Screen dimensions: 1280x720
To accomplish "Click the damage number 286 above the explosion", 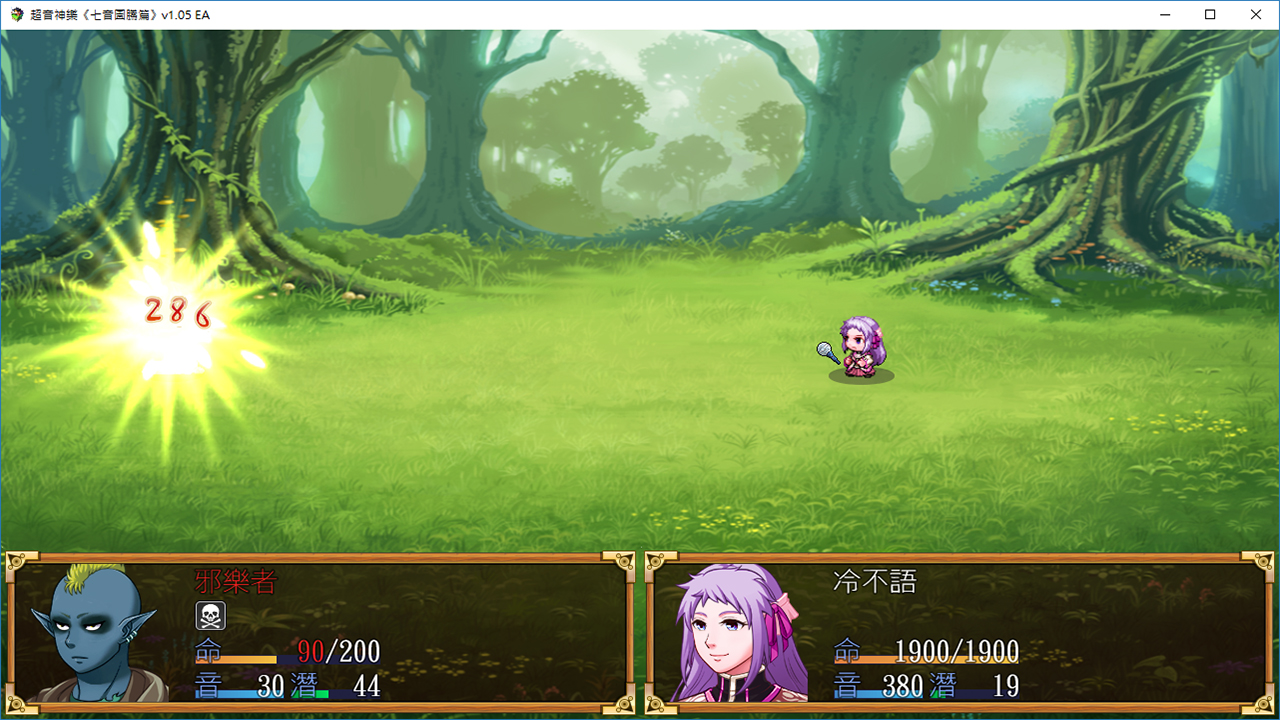I will tap(175, 310).
